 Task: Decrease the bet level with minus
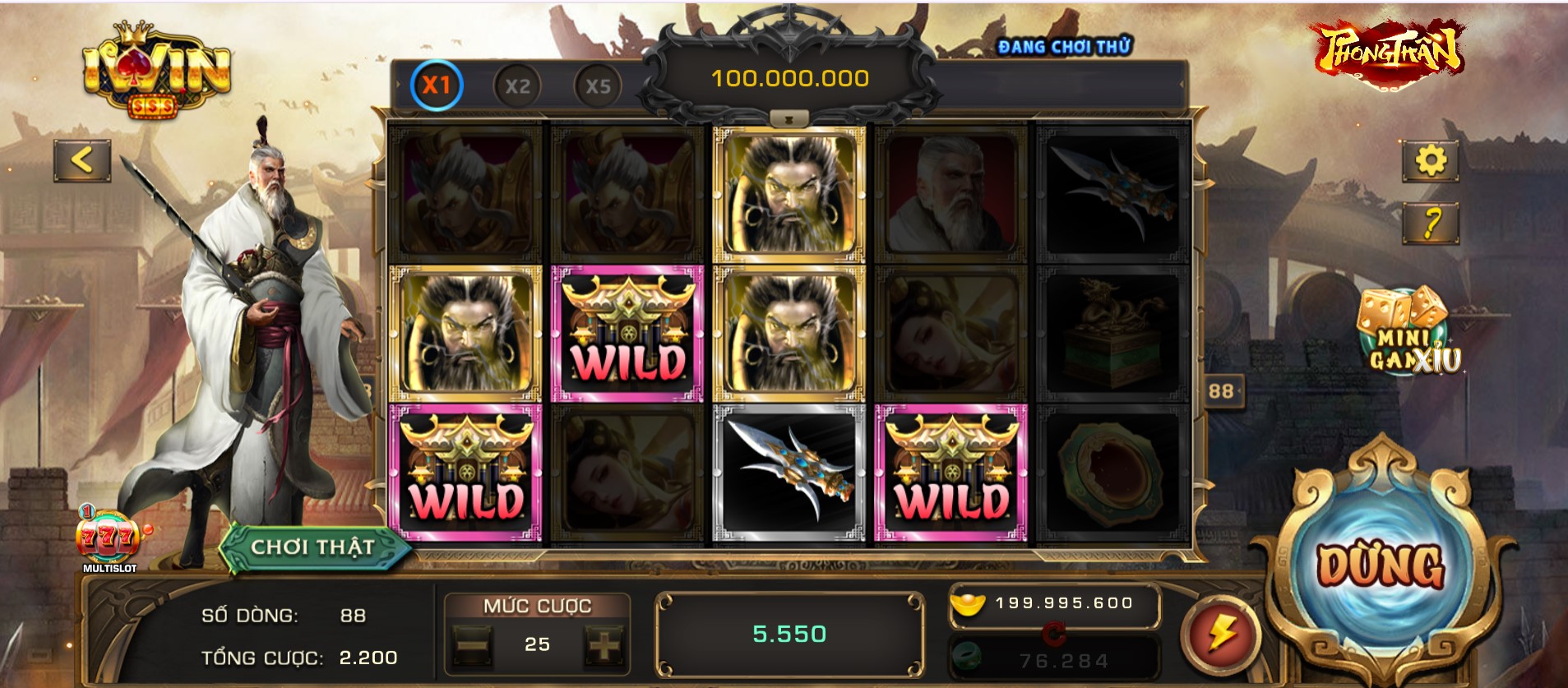(473, 645)
